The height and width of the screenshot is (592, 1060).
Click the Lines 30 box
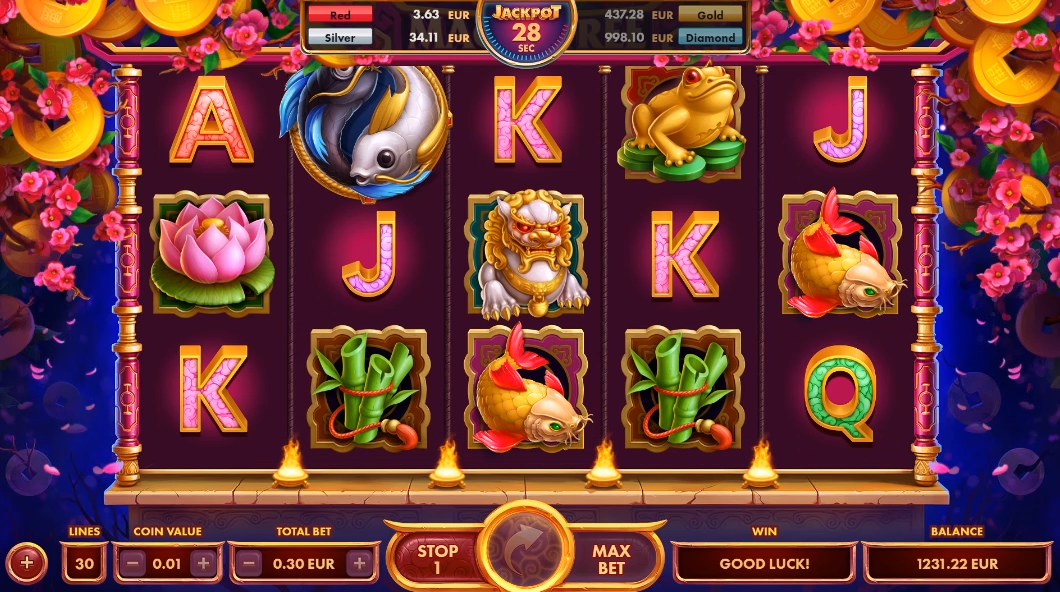[x=84, y=563]
